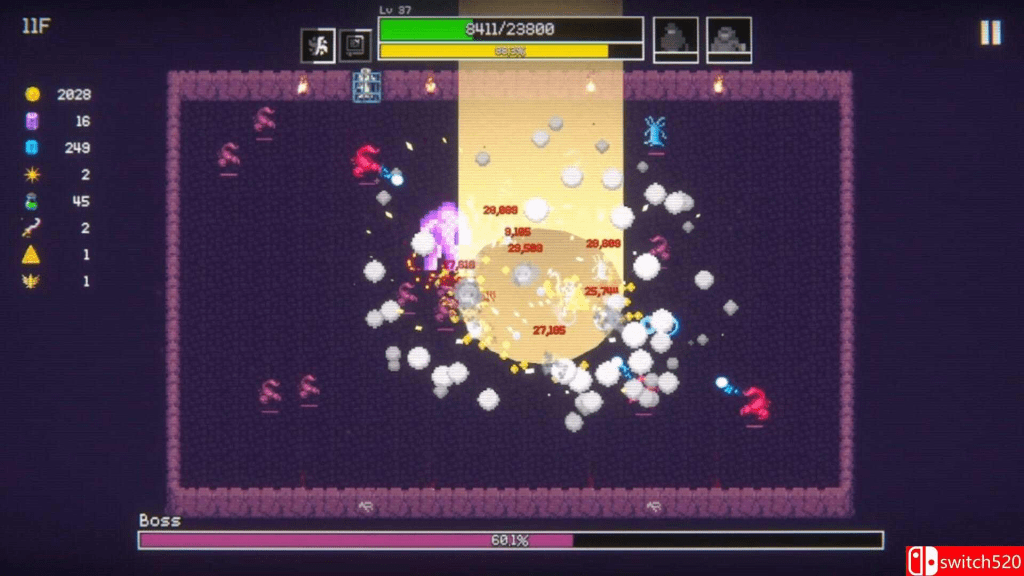Image resolution: width=1024 pixels, height=576 pixels.
Task: Click the first grey boss portrait
Action: click(676, 39)
